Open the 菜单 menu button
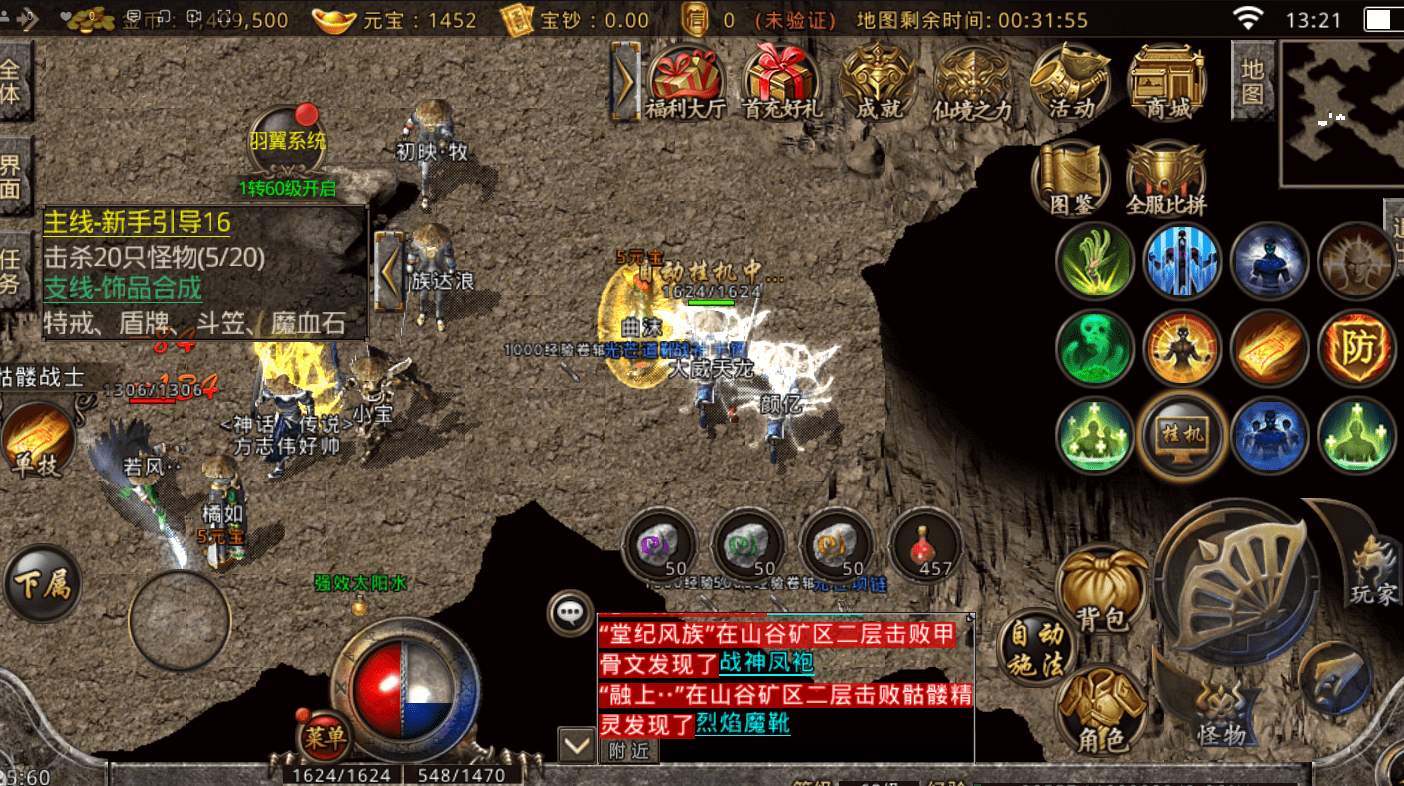 [324, 737]
